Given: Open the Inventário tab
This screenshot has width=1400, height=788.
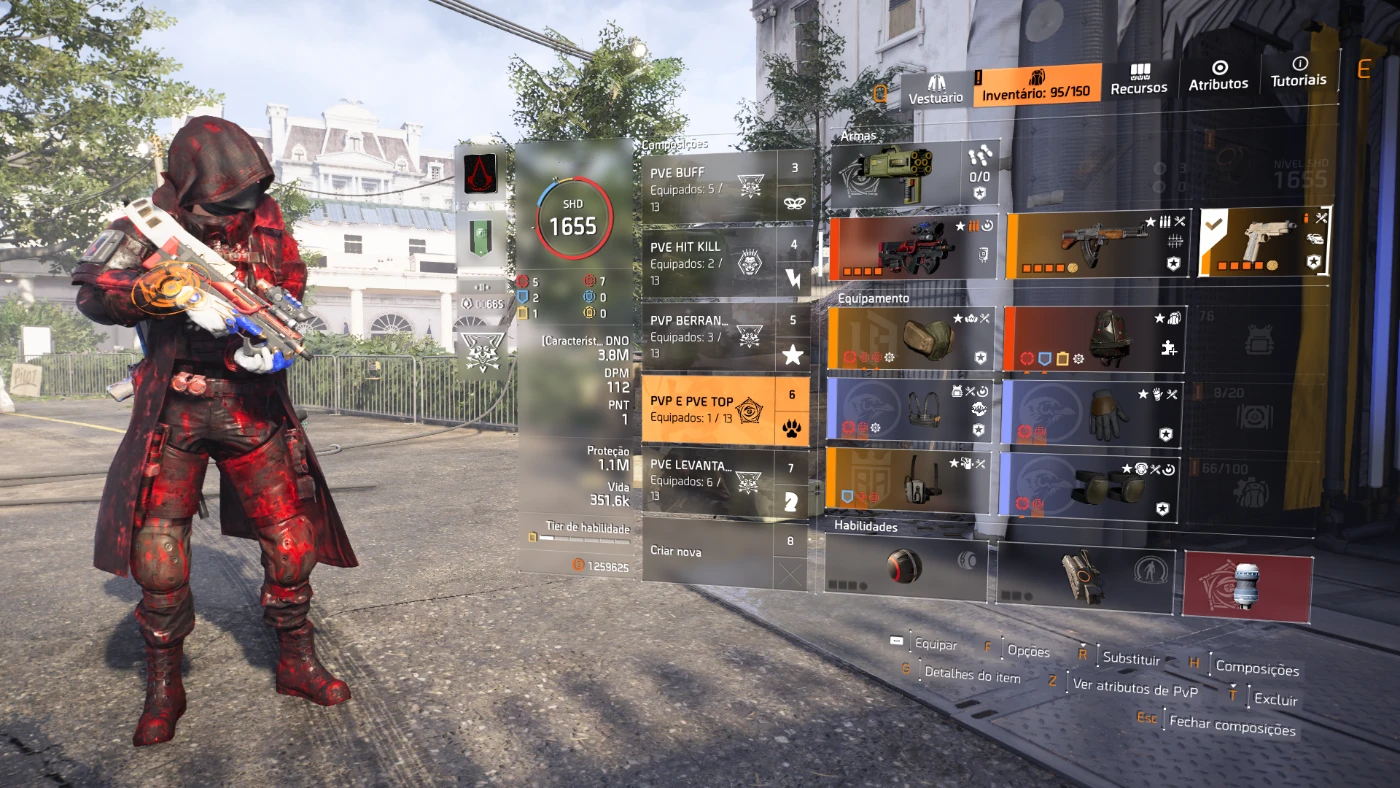Looking at the screenshot, I should [1037, 86].
